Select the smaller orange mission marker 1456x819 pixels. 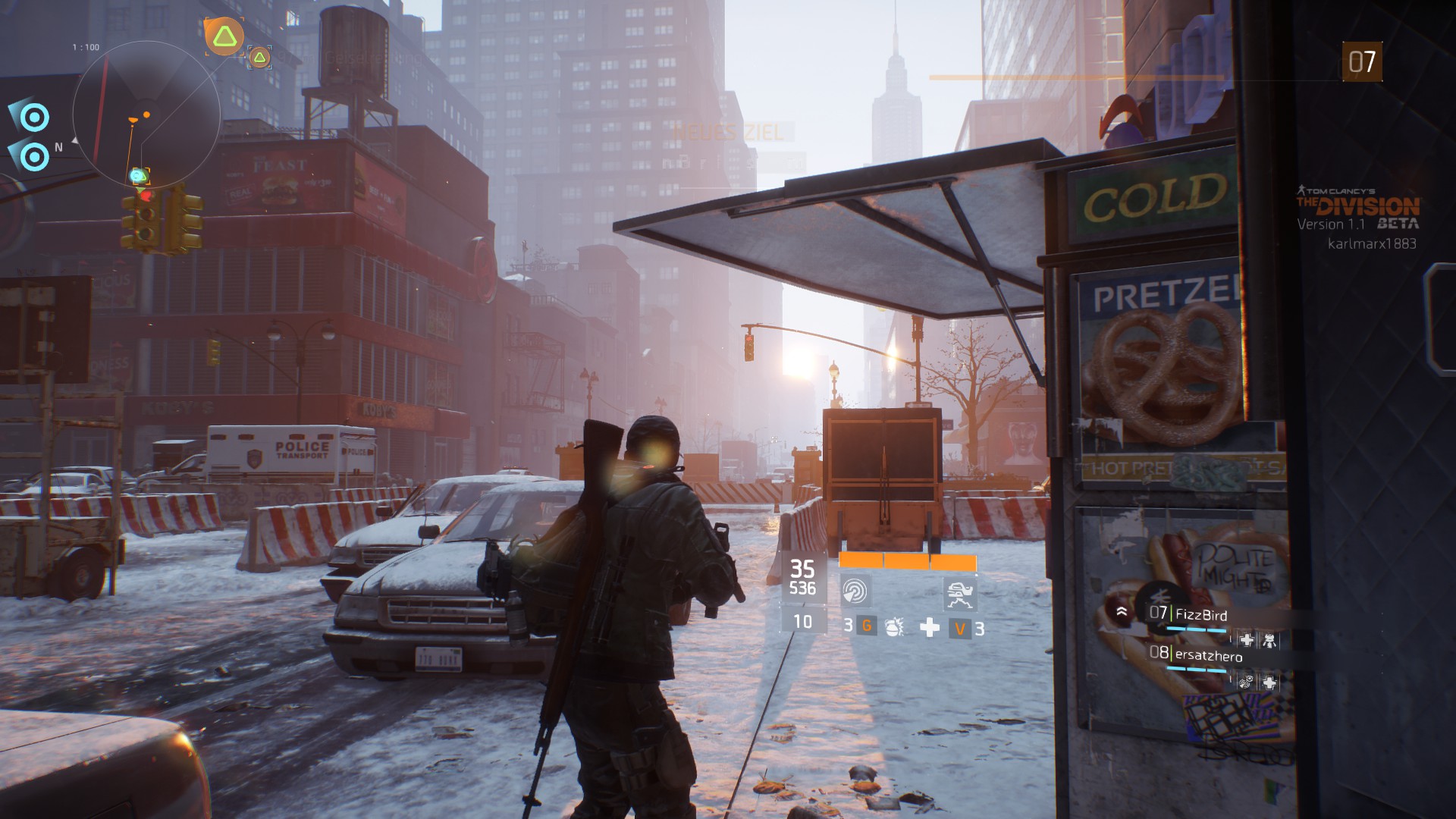click(259, 57)
